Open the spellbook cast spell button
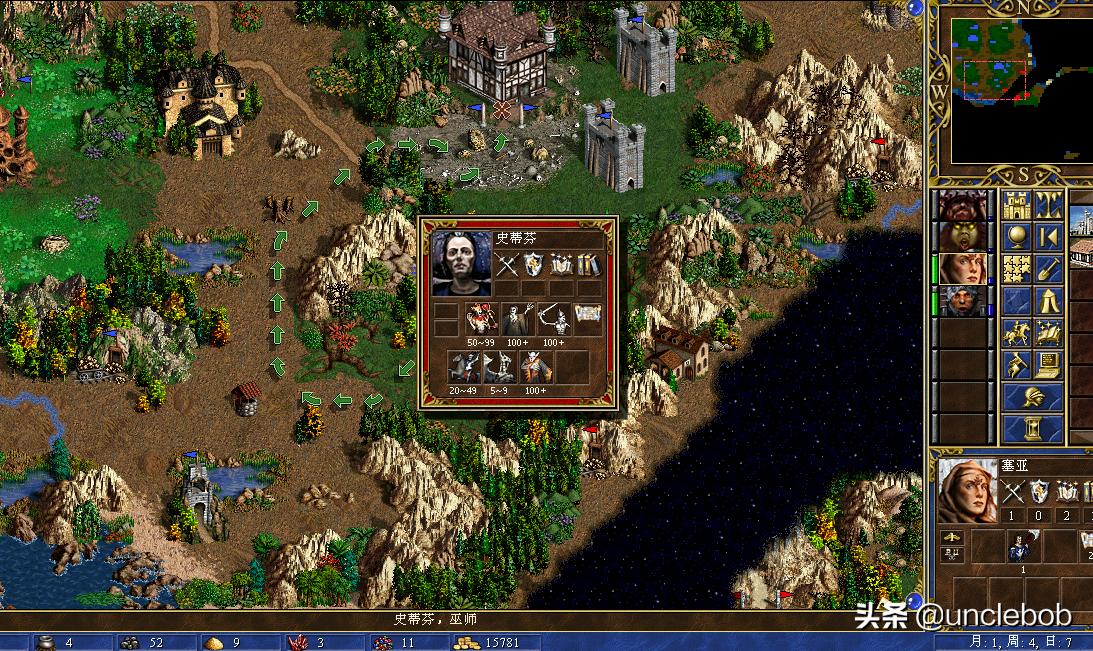Screen dimensions: 1093x651 tap(1048, 334)
